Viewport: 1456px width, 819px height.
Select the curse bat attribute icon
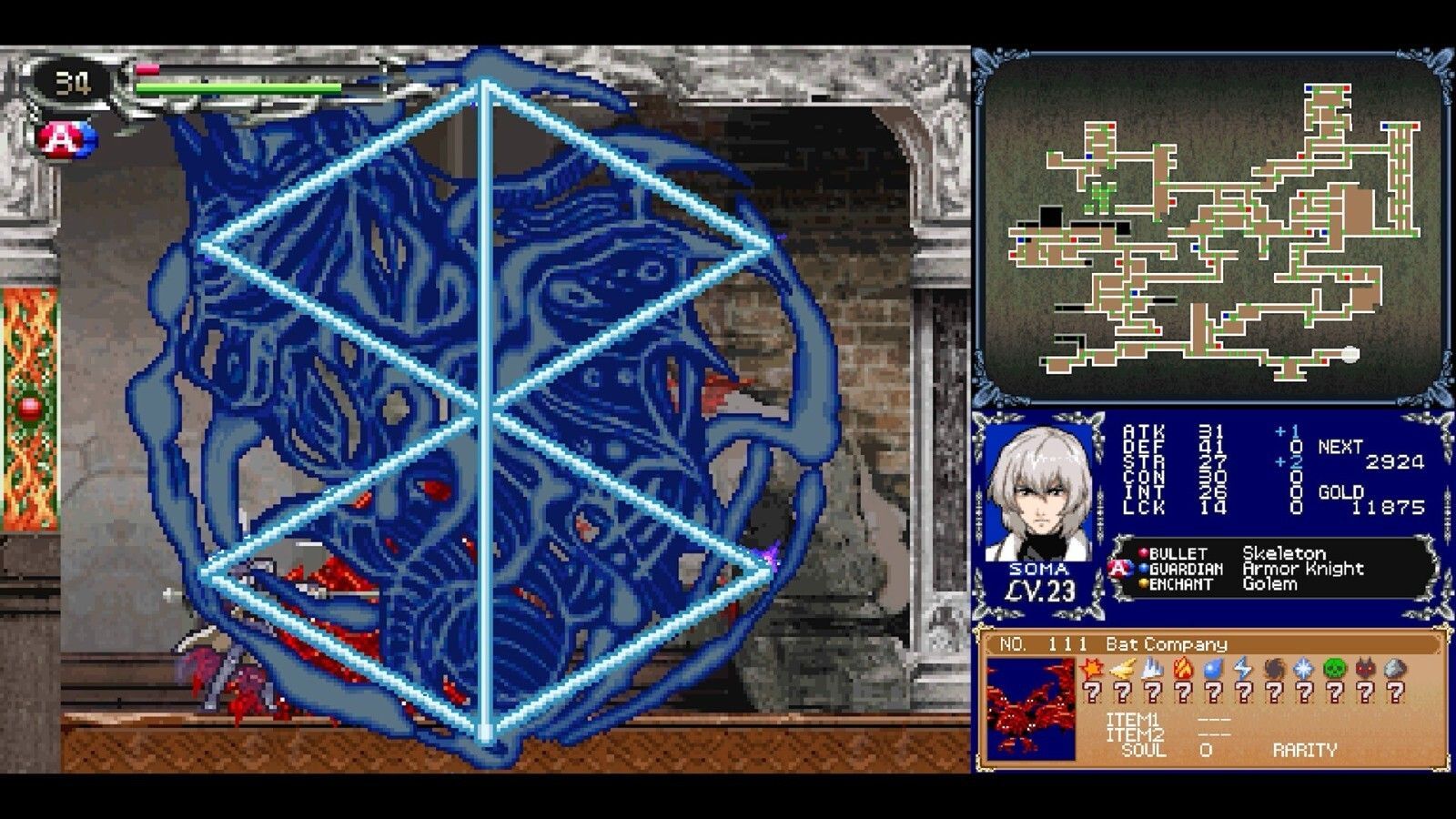(1366, 669)
